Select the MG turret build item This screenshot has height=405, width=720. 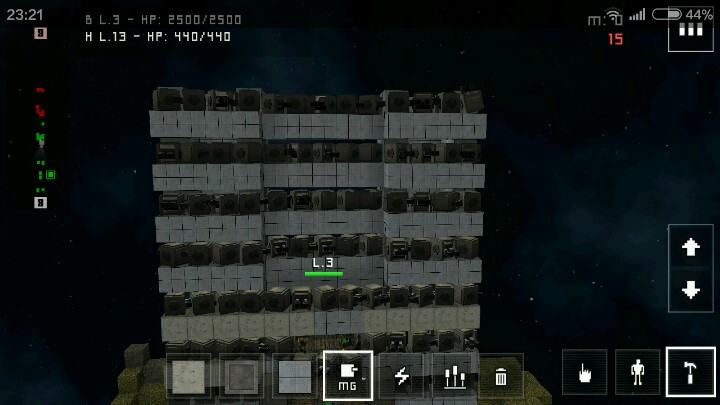tap(348, 375)
